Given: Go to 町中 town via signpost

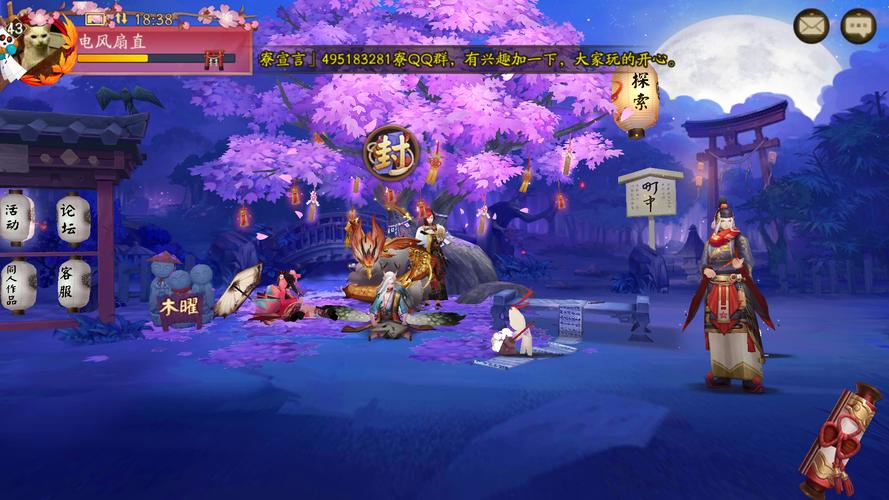Looking at the screenshot, I should (649, 195).
